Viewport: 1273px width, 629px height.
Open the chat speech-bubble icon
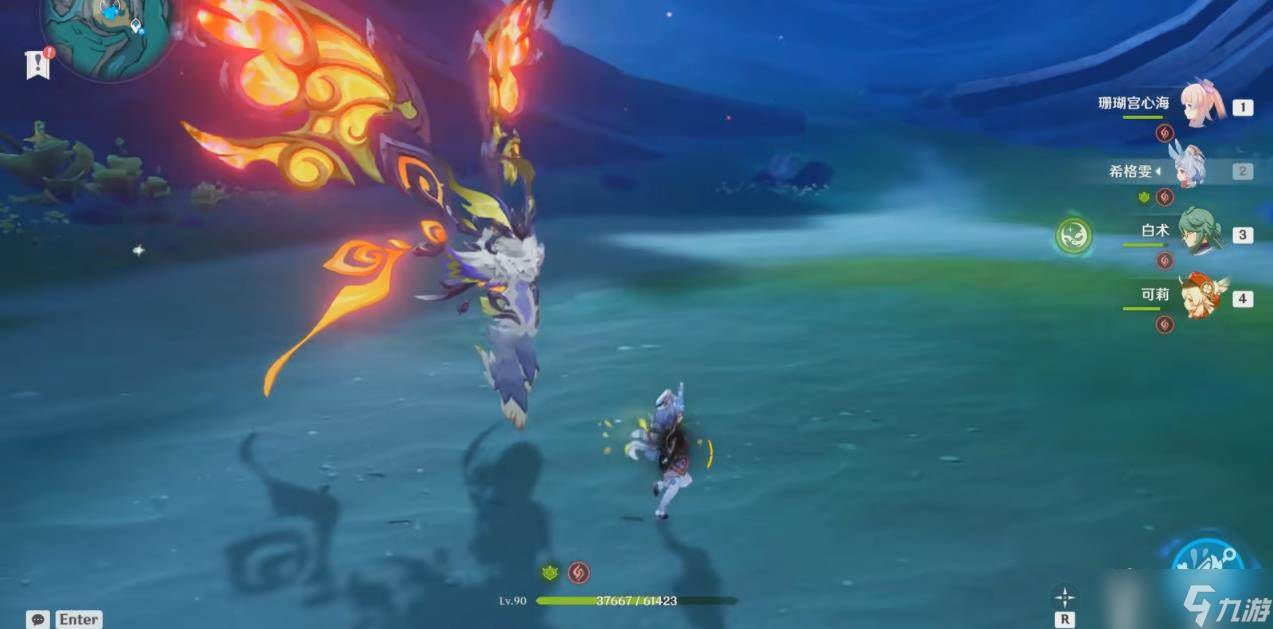[x=38, y=619]
